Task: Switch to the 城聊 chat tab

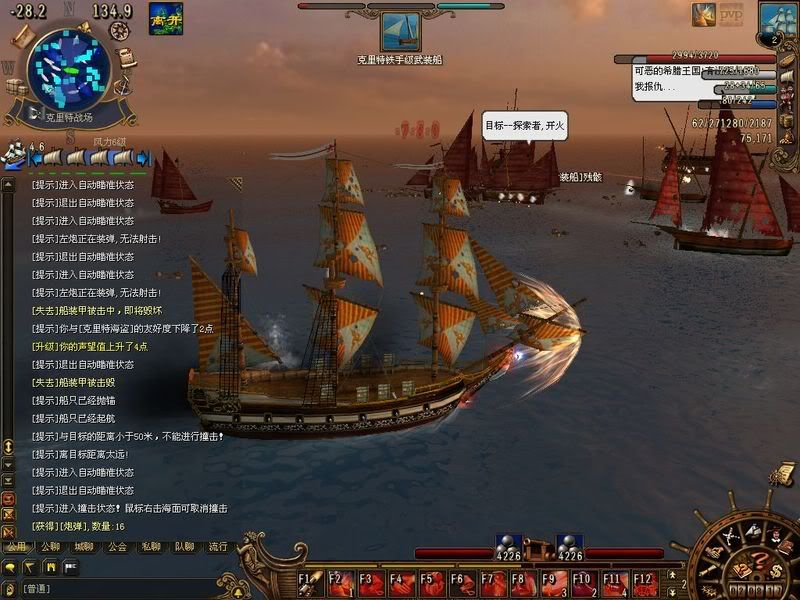Action: [x=84, y=547]
